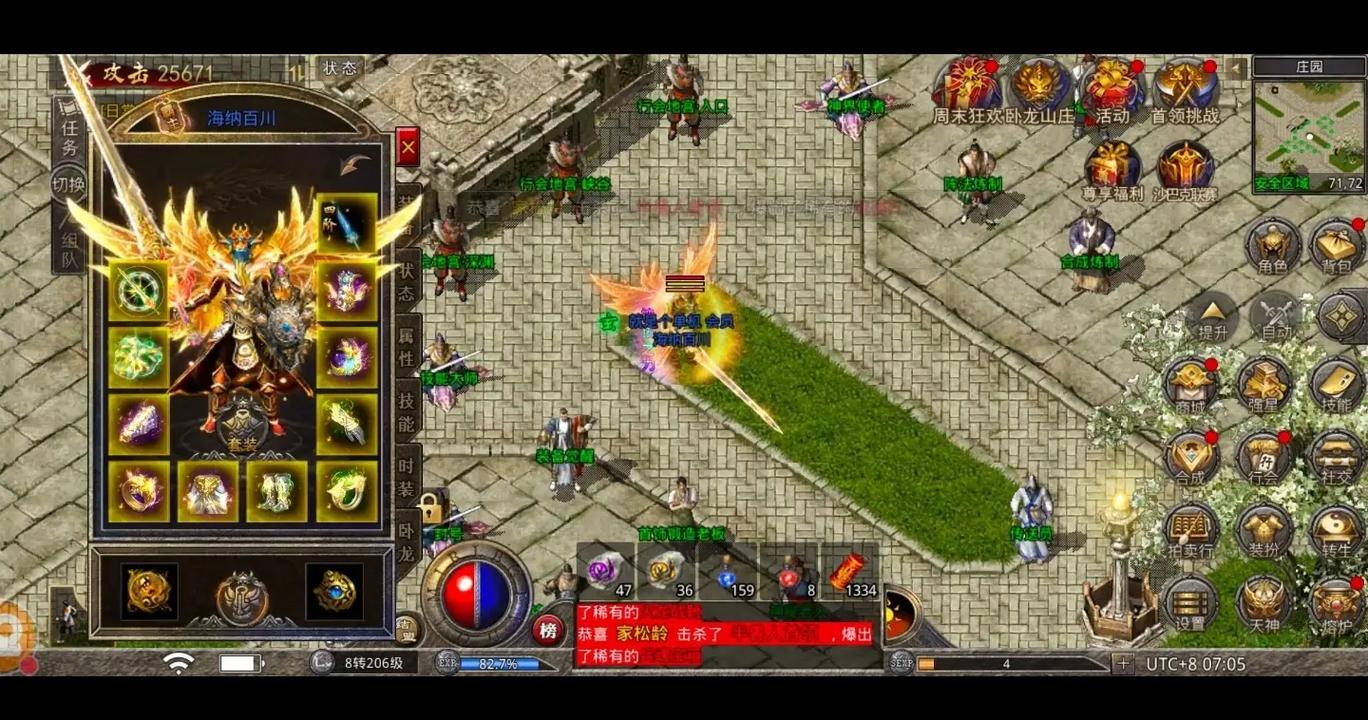
Task: Open the 榜 ranking button
Action: (548, 630)
